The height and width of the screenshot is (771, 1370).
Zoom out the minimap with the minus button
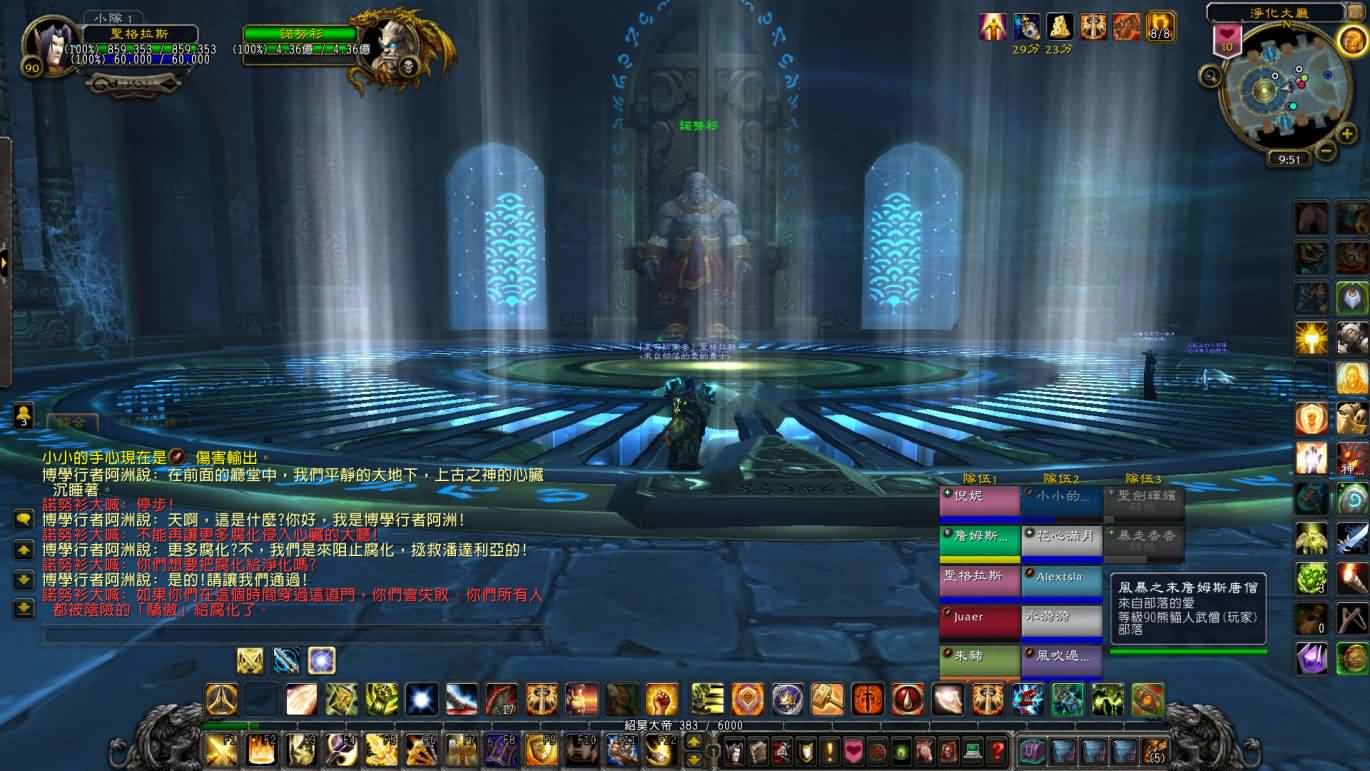click(x=1326, y=152)
